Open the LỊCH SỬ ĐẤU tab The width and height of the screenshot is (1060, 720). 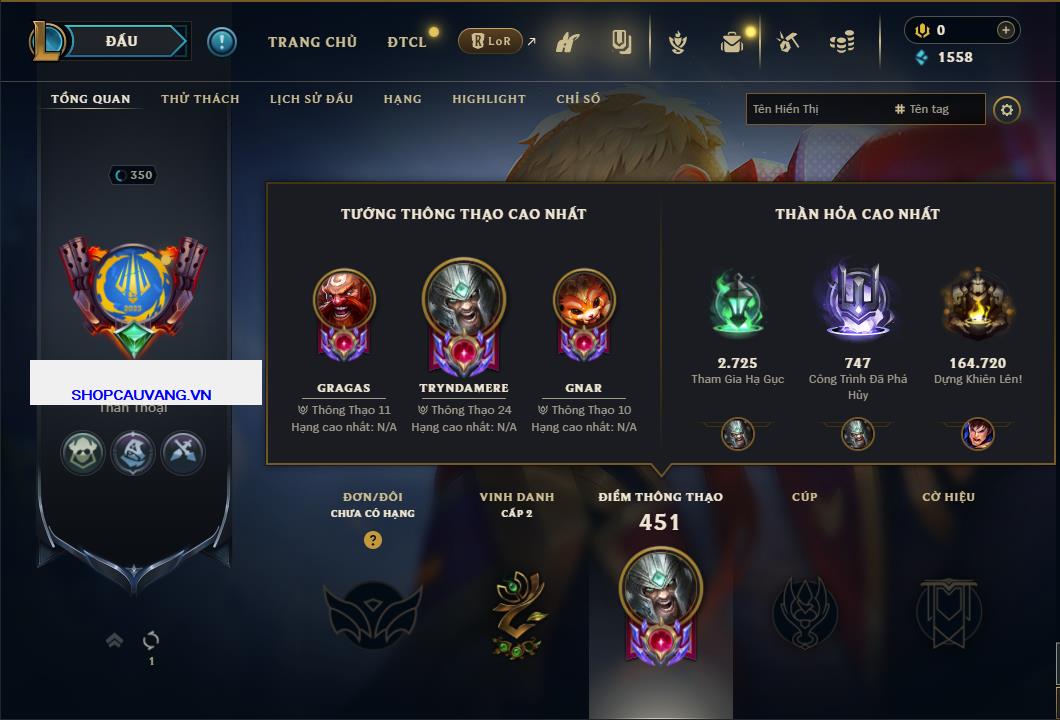[x=311, y=99]
